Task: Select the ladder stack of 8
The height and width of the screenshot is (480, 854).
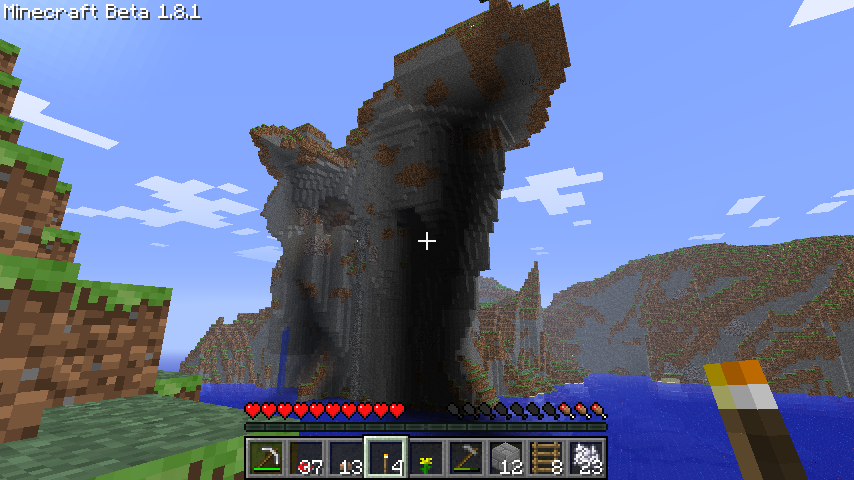Action: click(546, 459)
